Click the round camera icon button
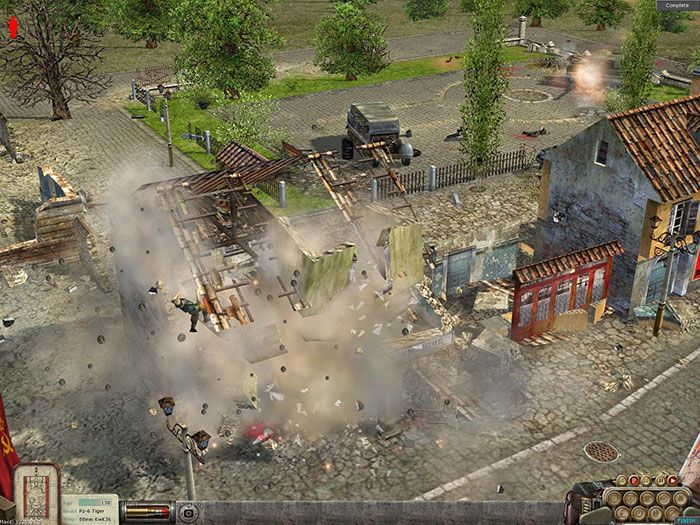Viewport: 700px width, 525px height. pyautogui.click(x=186, y=511)
